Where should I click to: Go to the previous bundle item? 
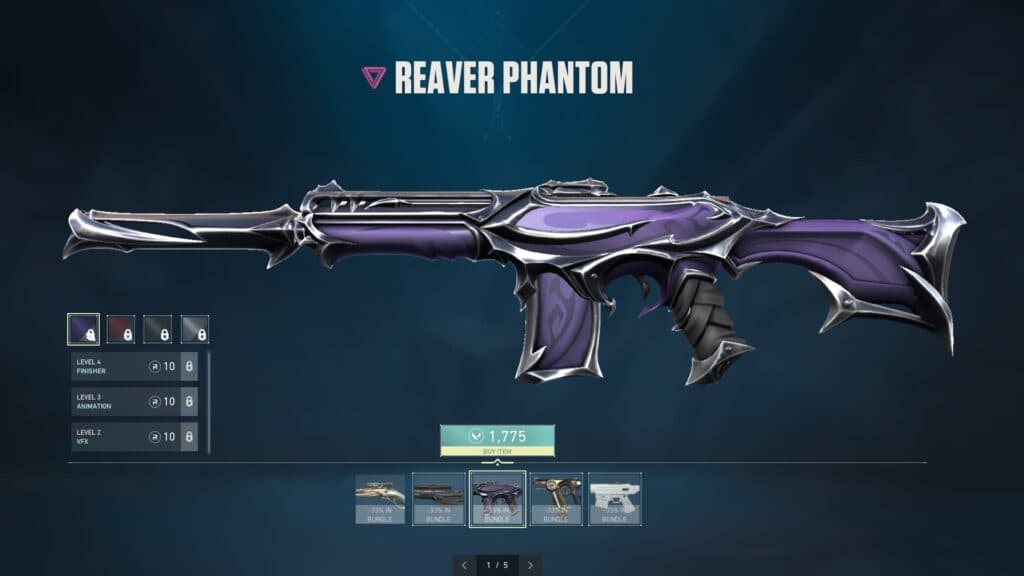[x=464, y=565]
